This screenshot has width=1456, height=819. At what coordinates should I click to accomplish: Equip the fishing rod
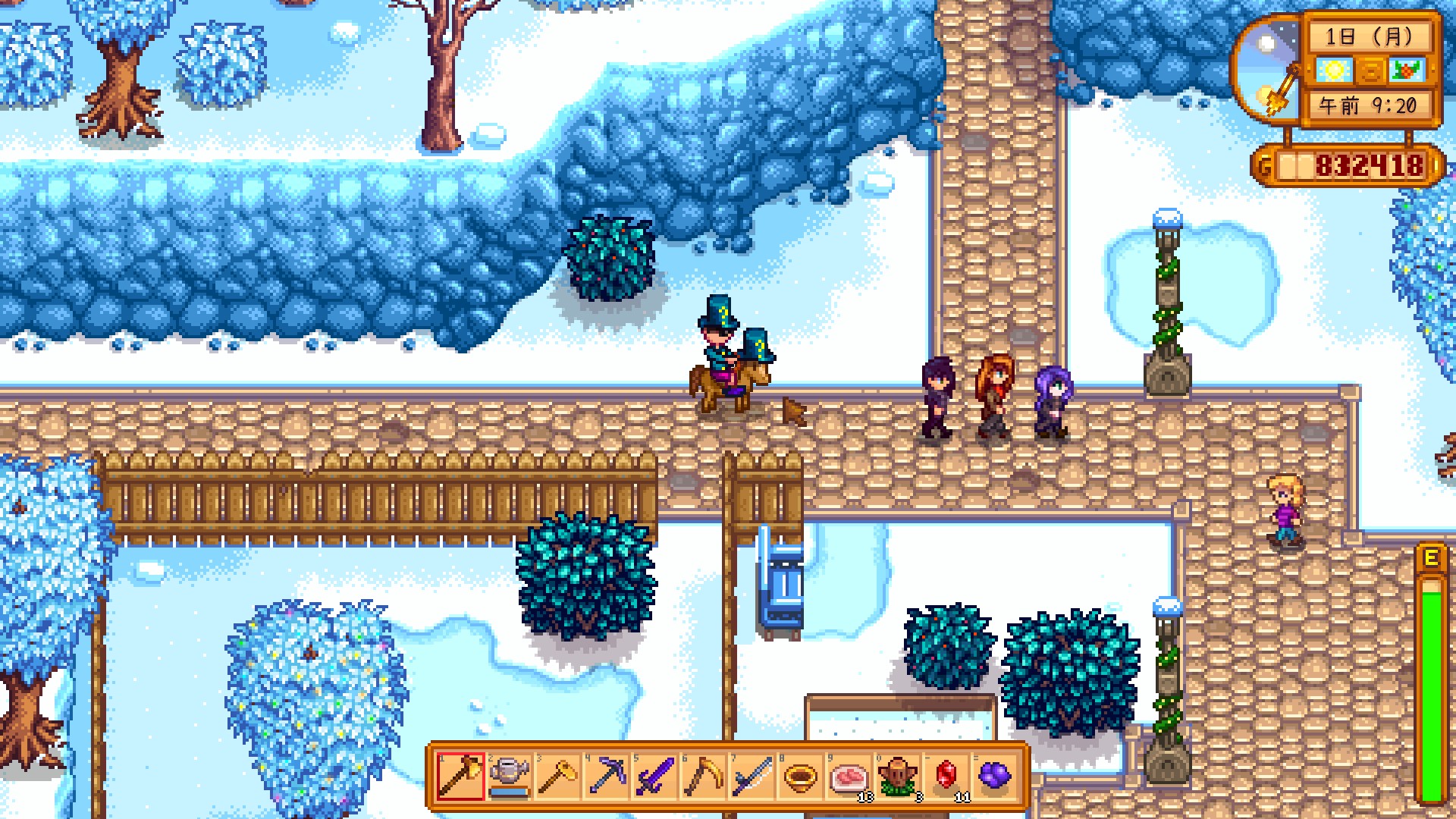point(752,777)
